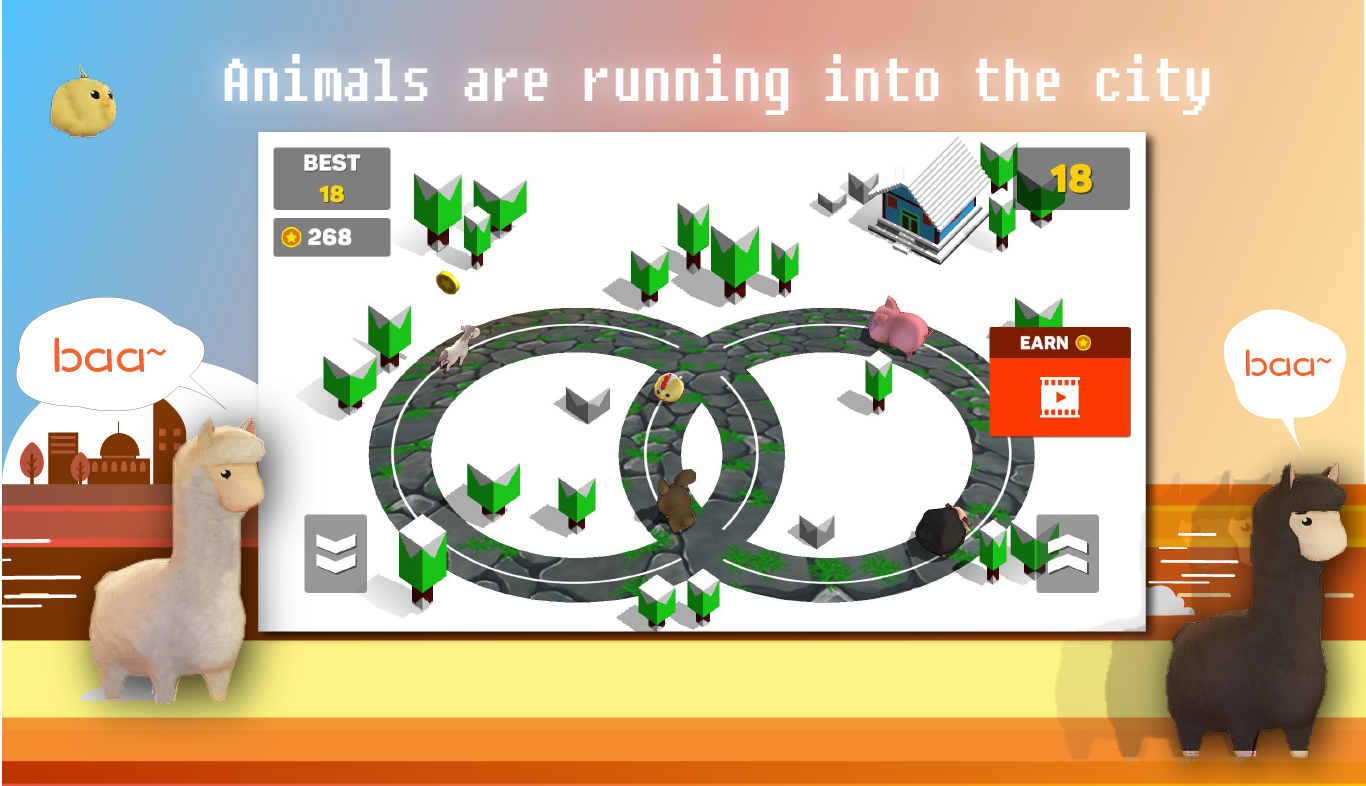Click the 268 coin balance display

(331, 237)
